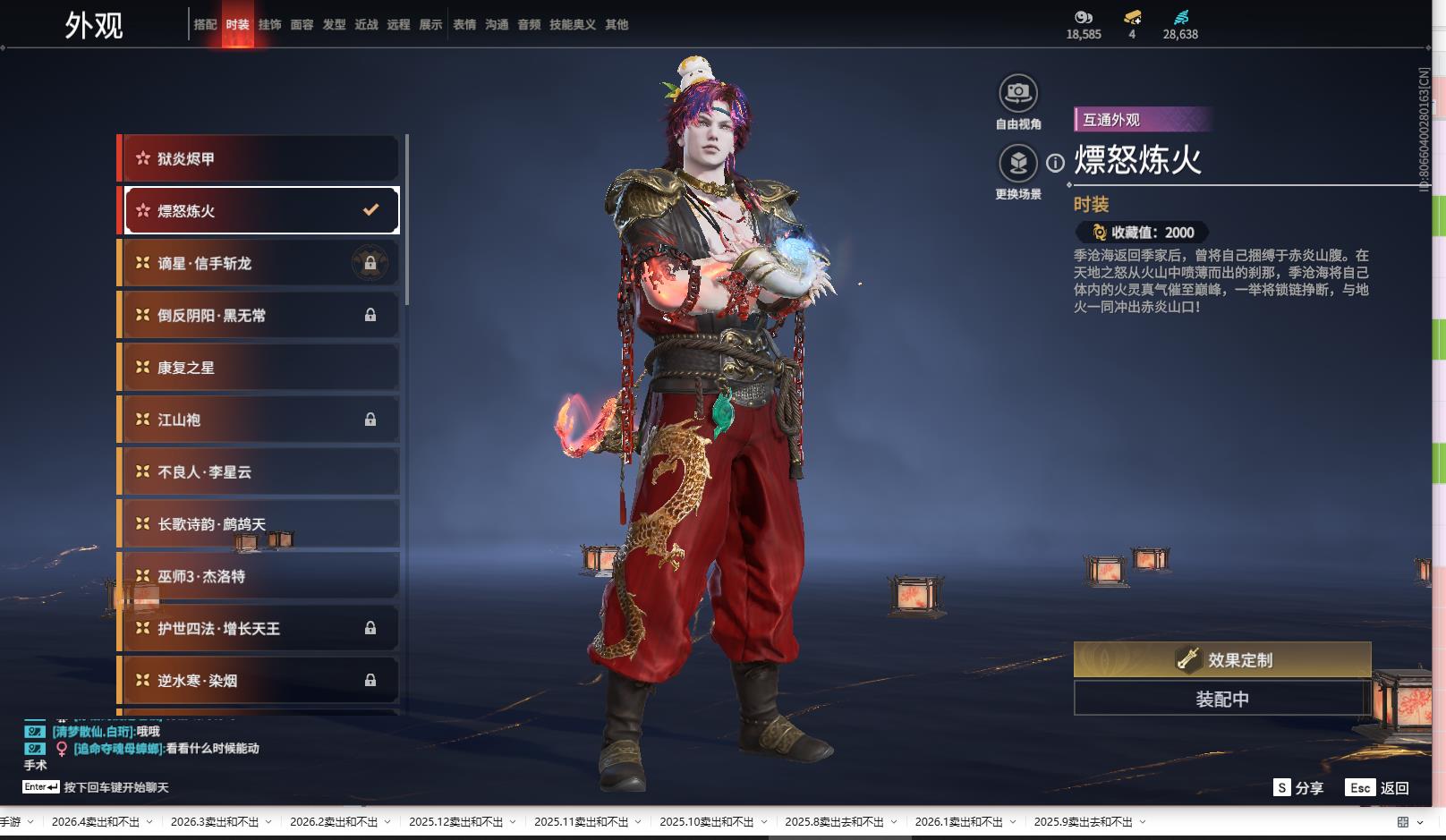The width and height of the screenshot is (1446, 840).
Task: Open the 挂饰 tab
Action: pyautogui.click(x=269, y=25)
